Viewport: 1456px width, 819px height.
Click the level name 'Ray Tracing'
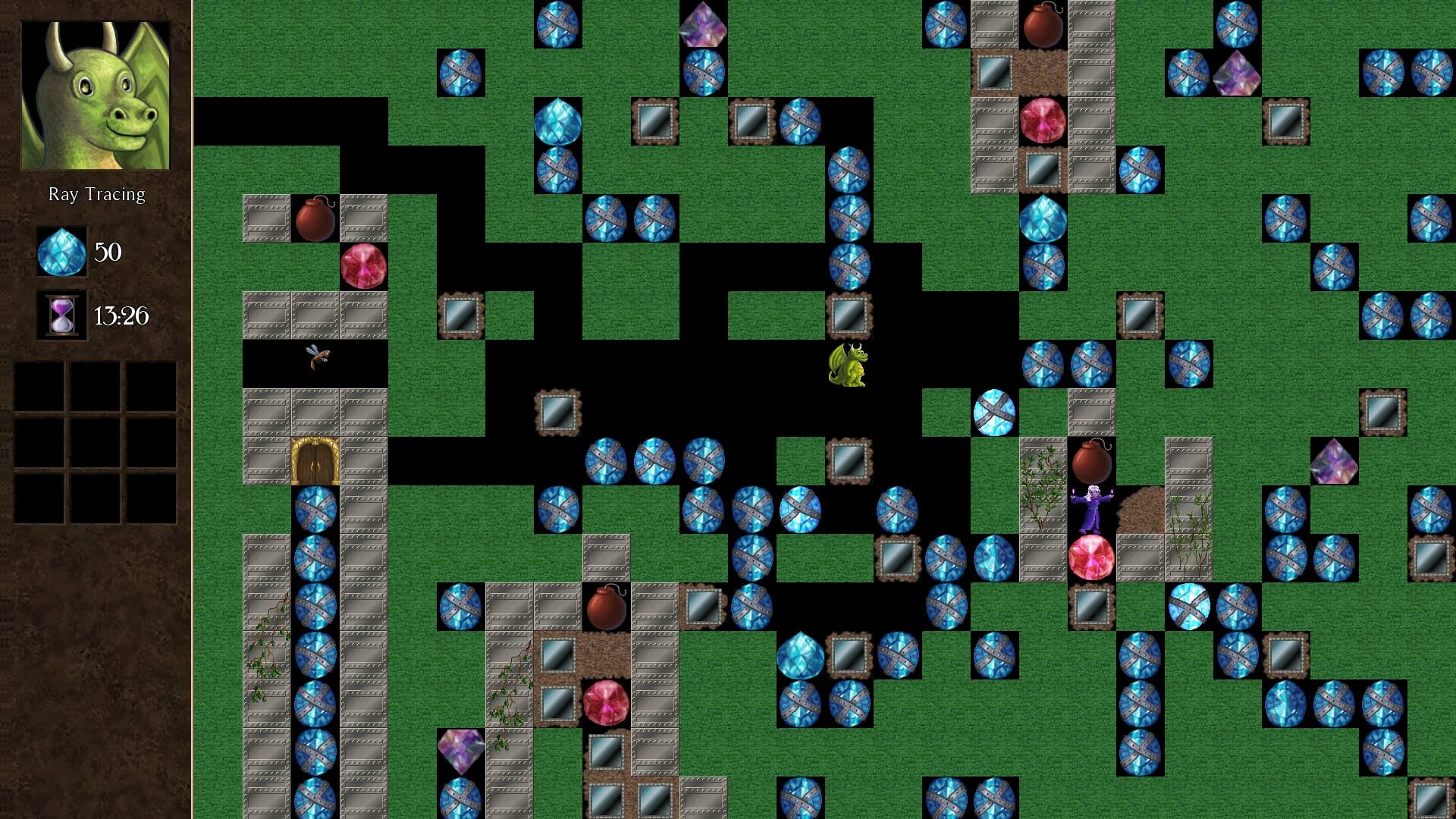point(96,193)
